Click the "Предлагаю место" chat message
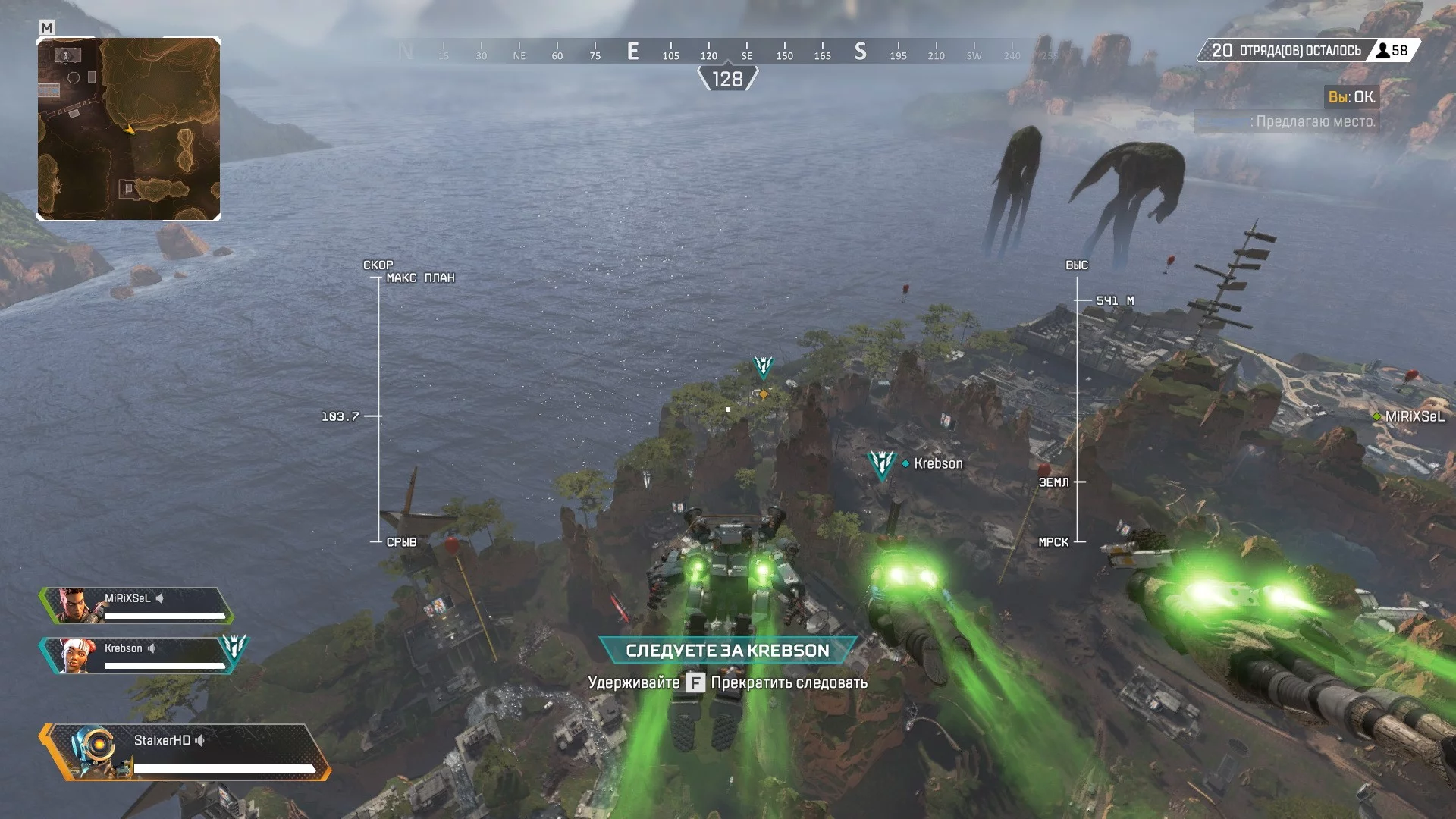Screen dimensions: 1456x819 (1315, 121)
